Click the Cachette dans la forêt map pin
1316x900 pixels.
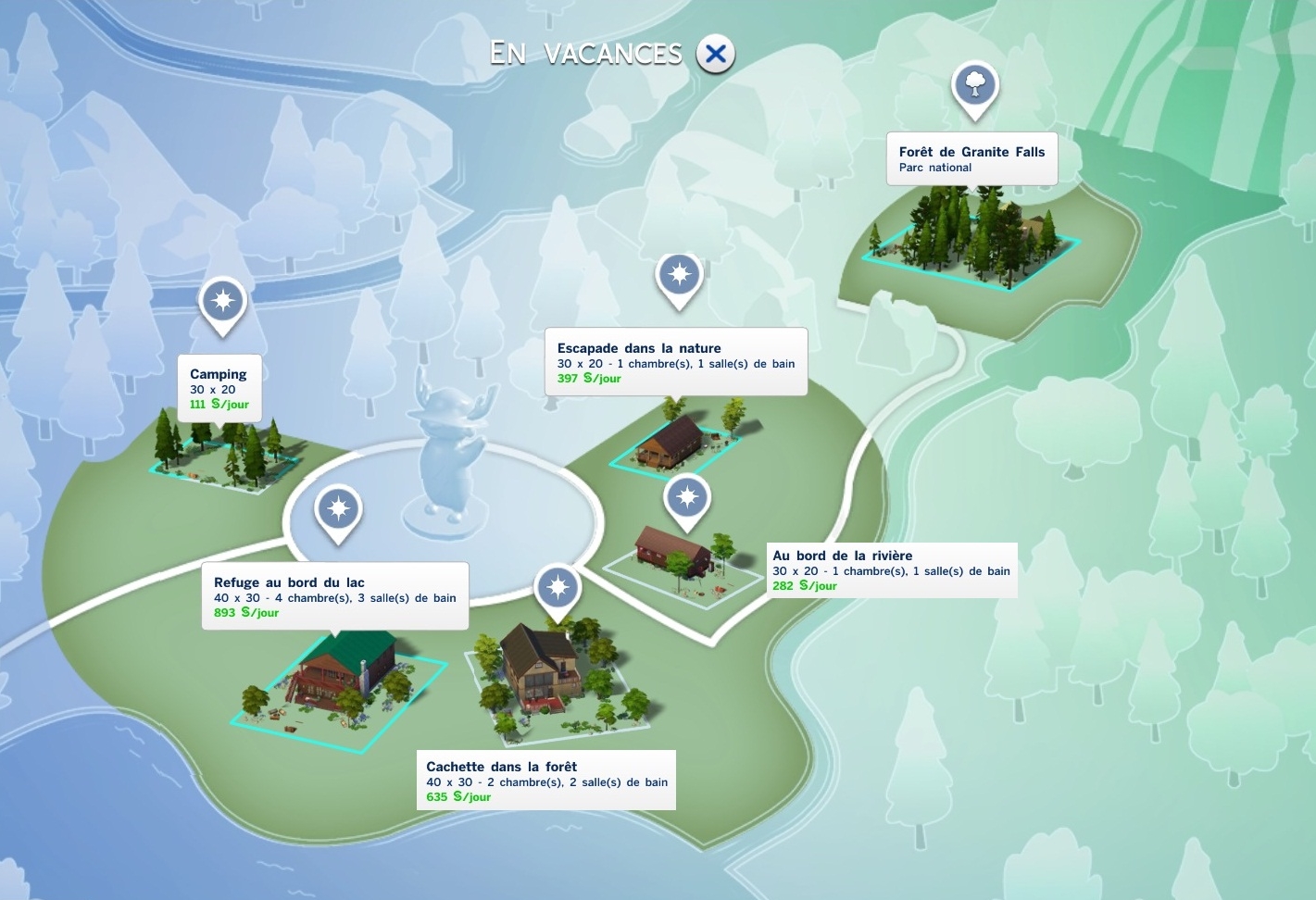coord(557,585)
